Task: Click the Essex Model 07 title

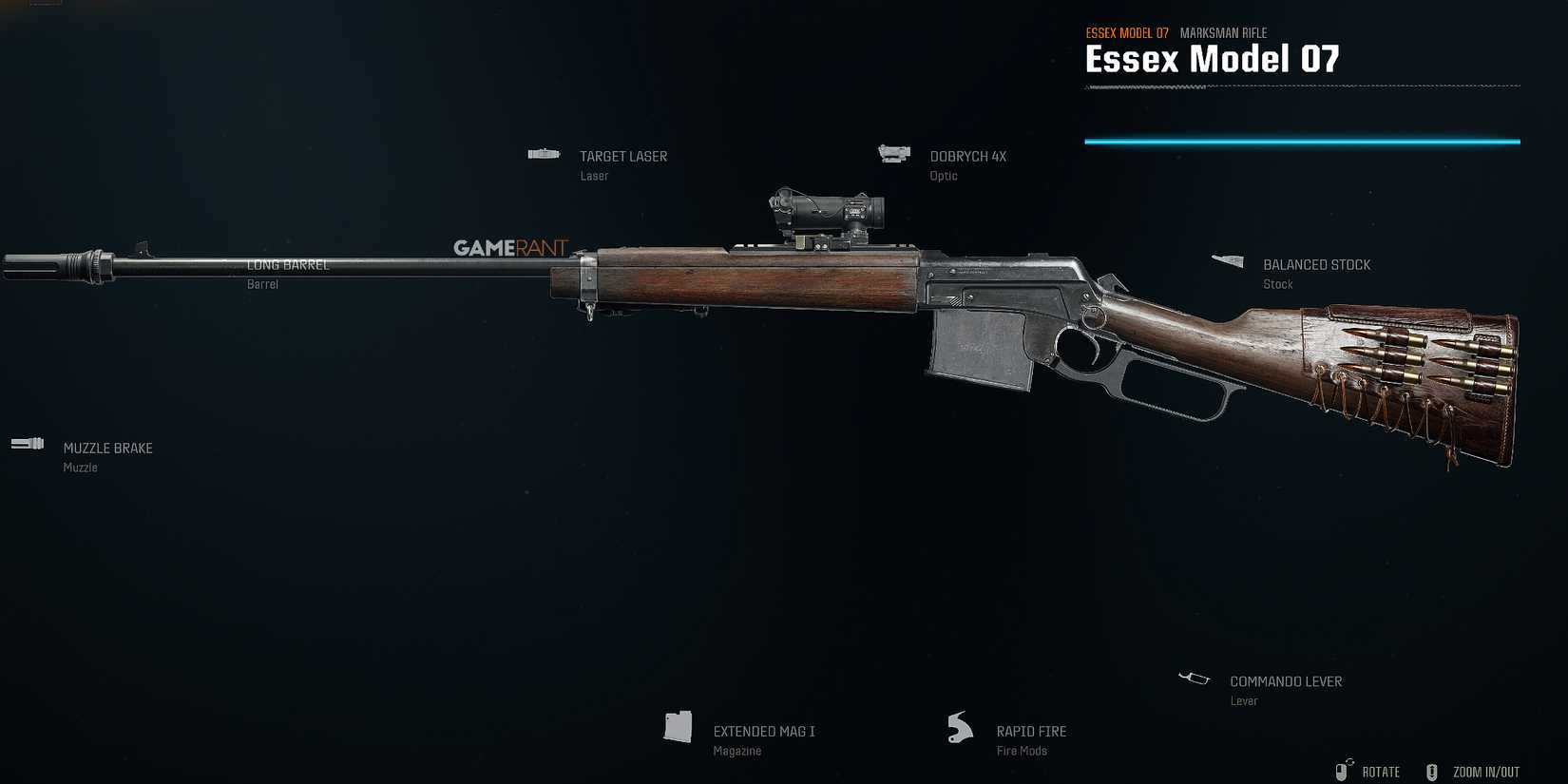Action: (1213, 59)
